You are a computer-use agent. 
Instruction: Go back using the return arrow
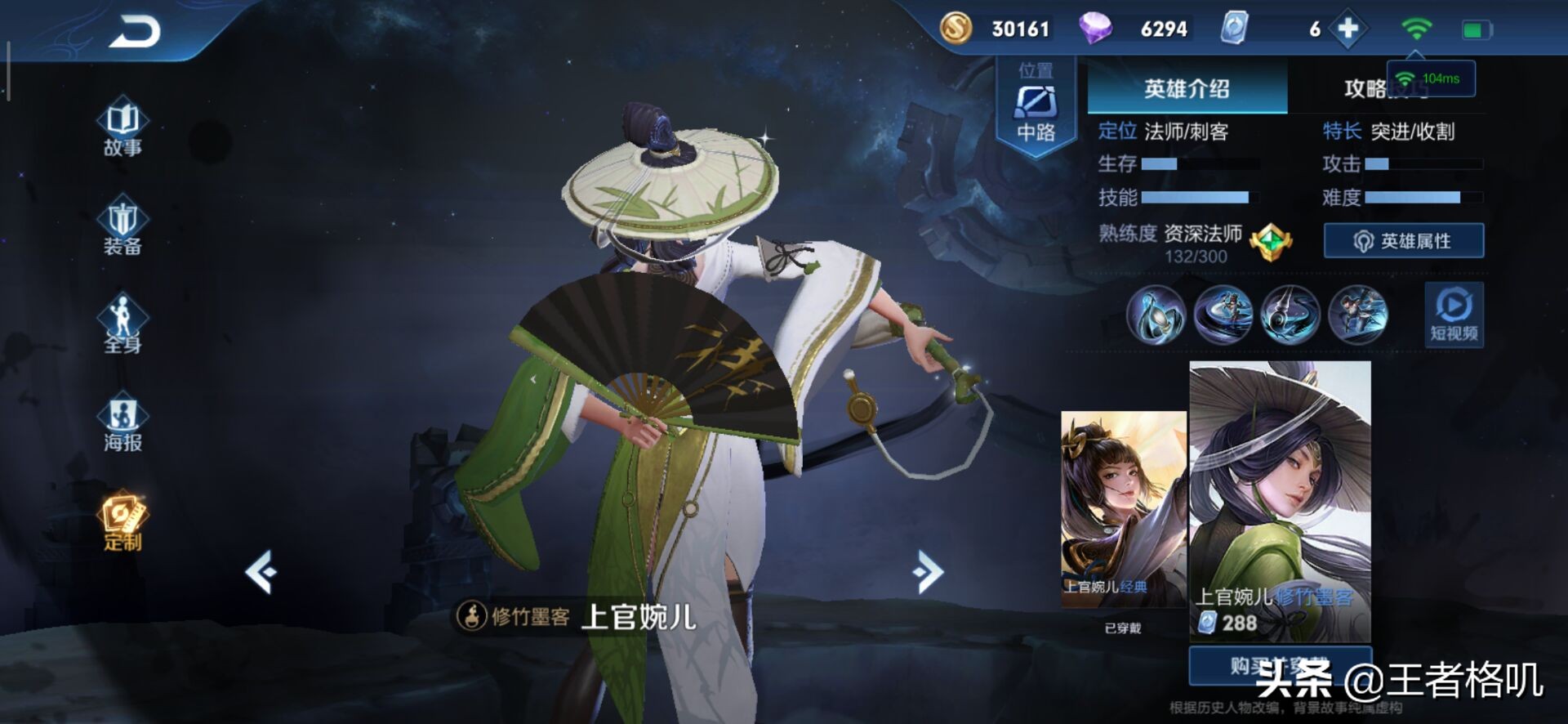[x=136, y=33]
